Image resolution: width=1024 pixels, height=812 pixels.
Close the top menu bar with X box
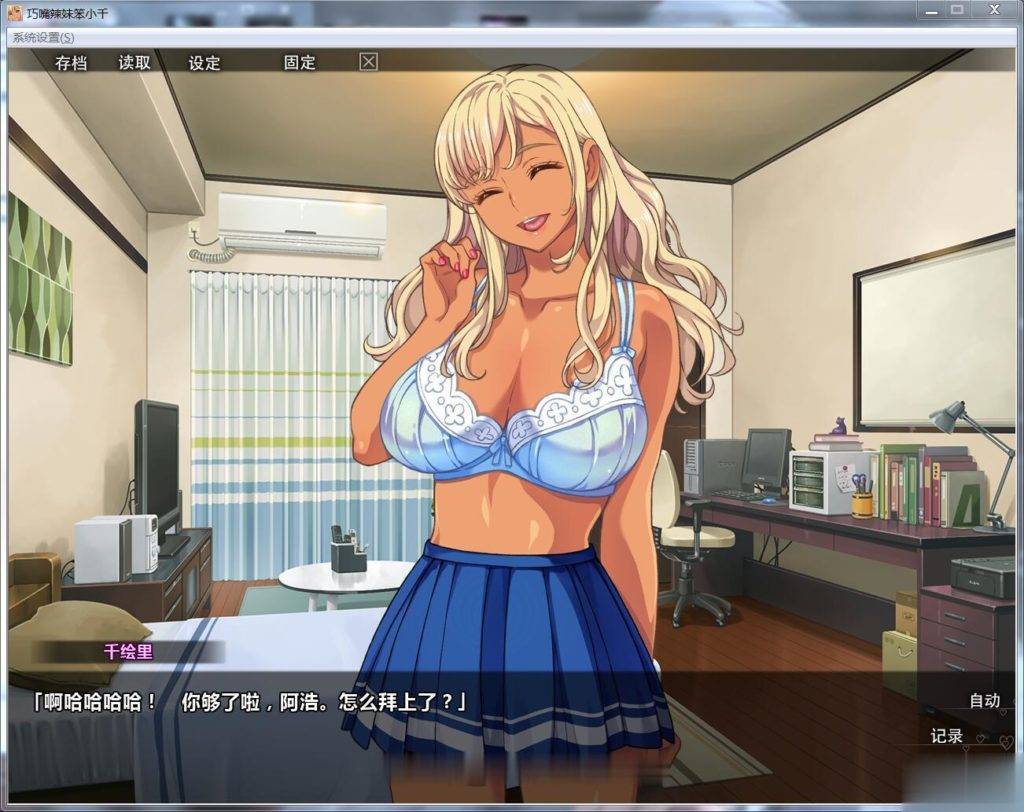coord(369,62)
